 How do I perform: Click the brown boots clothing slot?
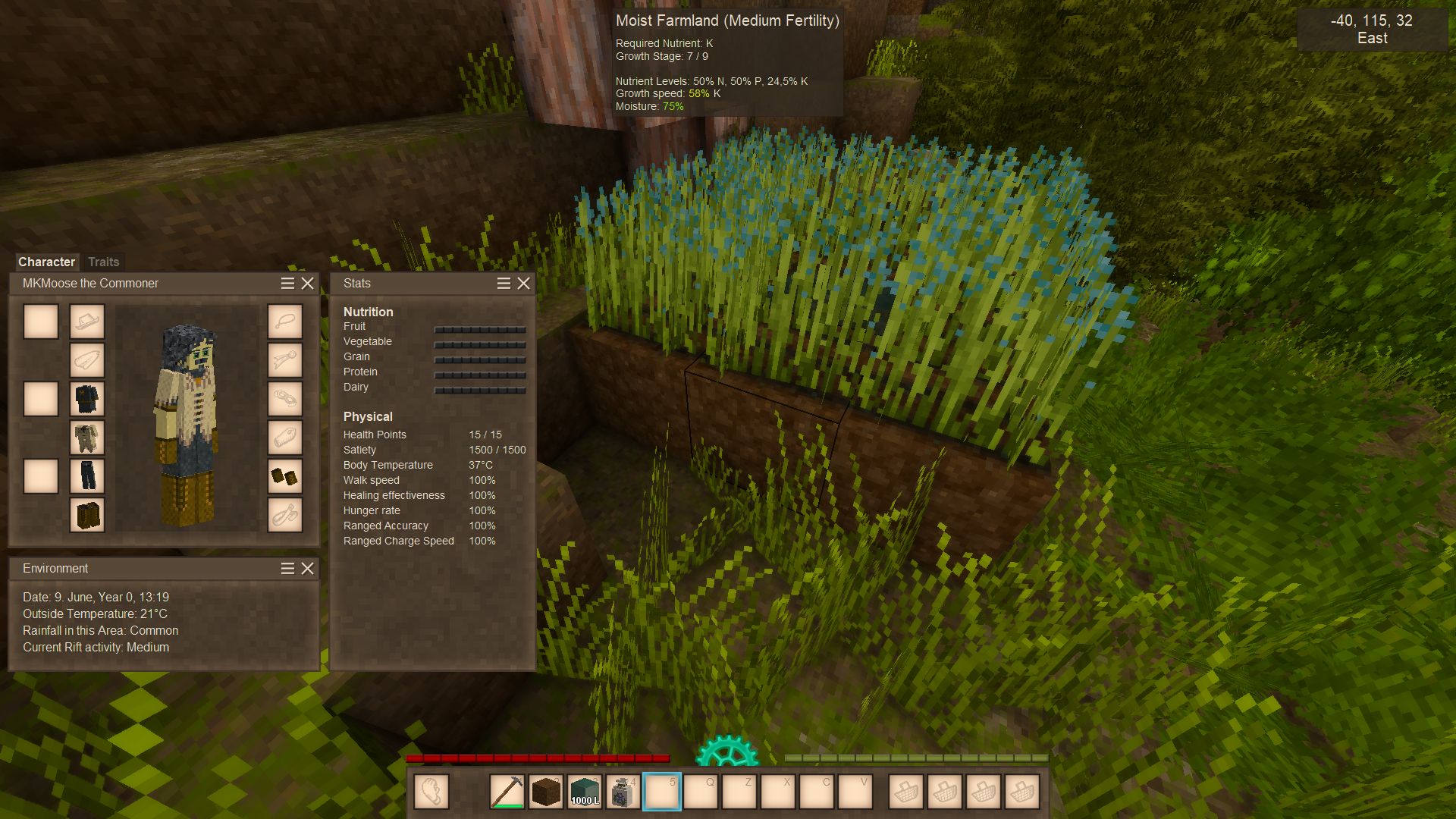87,515
